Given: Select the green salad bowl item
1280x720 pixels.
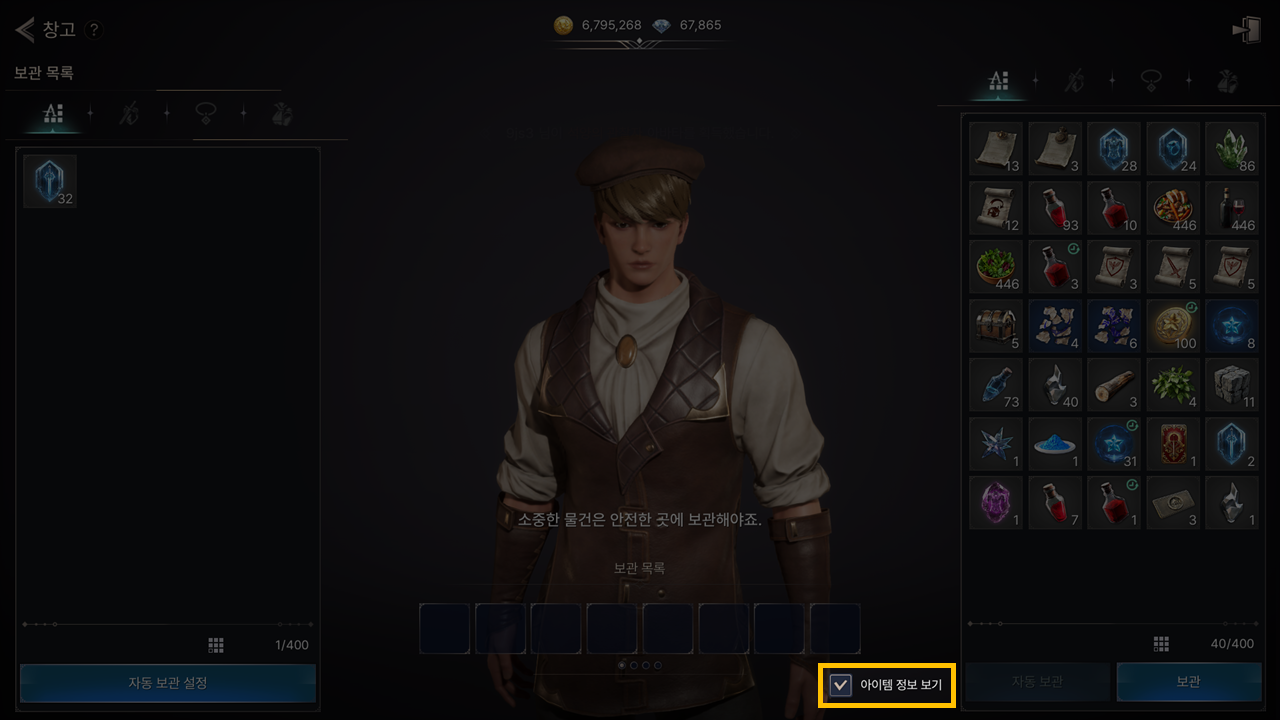Looking at the screenshot, I should [x=996, y=266].
